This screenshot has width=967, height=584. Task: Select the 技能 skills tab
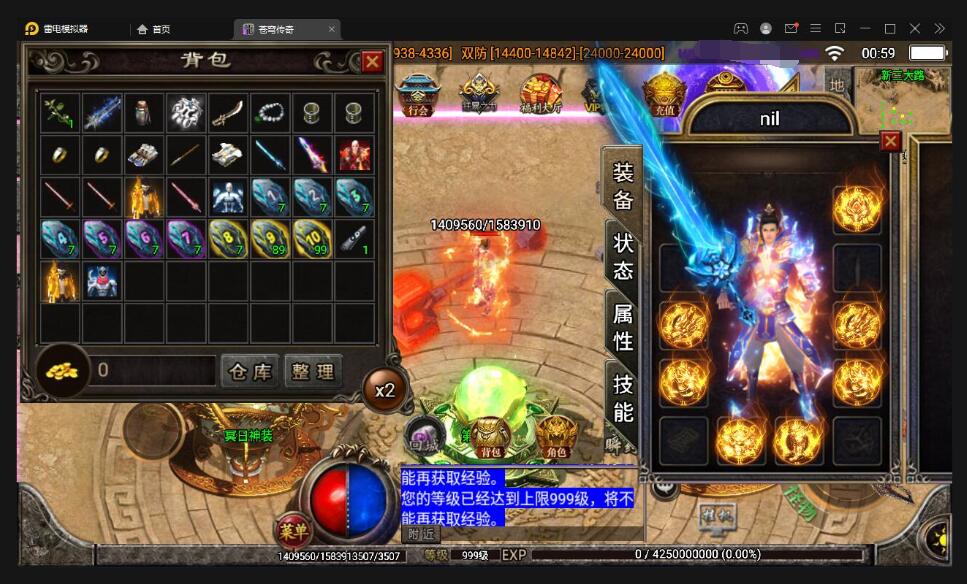coord(622,397)
